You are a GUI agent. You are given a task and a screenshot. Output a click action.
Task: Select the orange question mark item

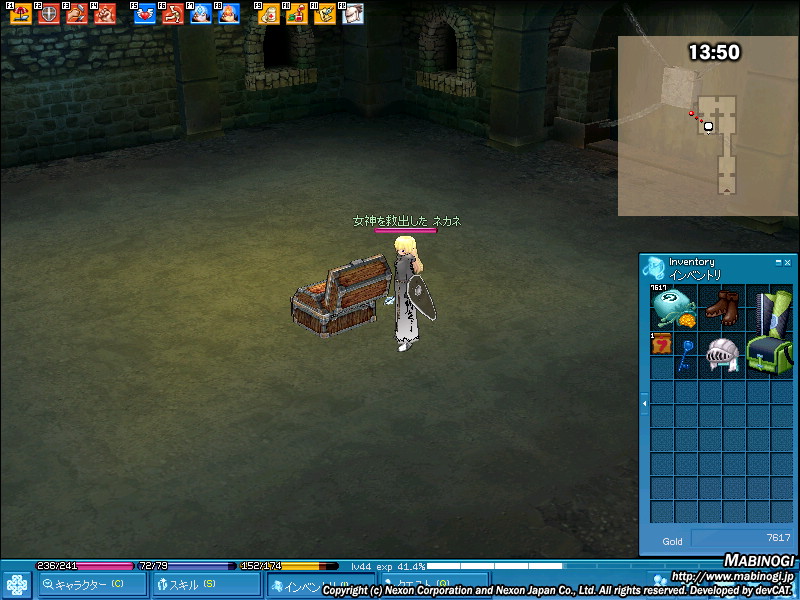[x=661, y=344]
